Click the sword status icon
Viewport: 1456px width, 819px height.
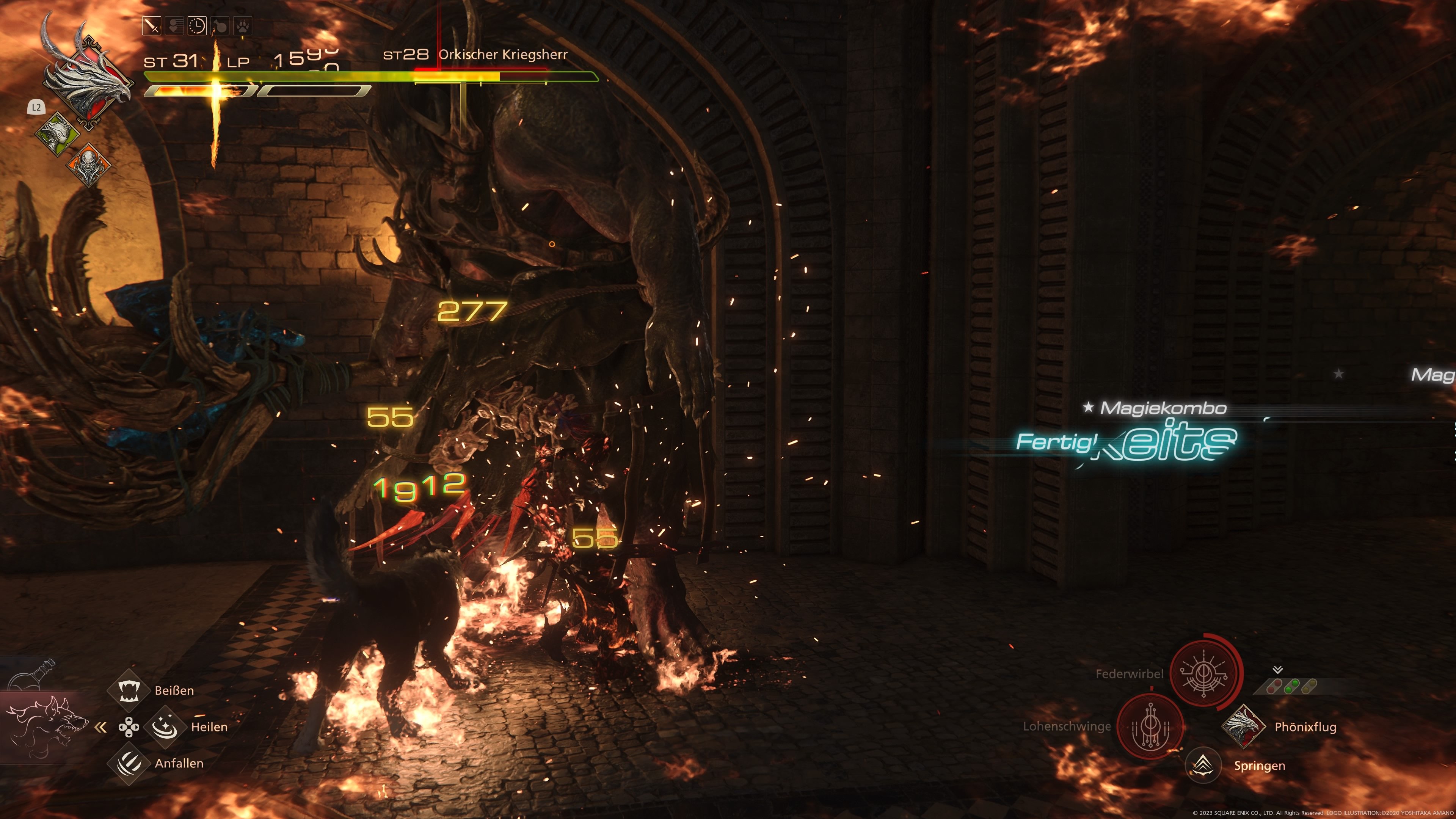click(x=152, y=26)
